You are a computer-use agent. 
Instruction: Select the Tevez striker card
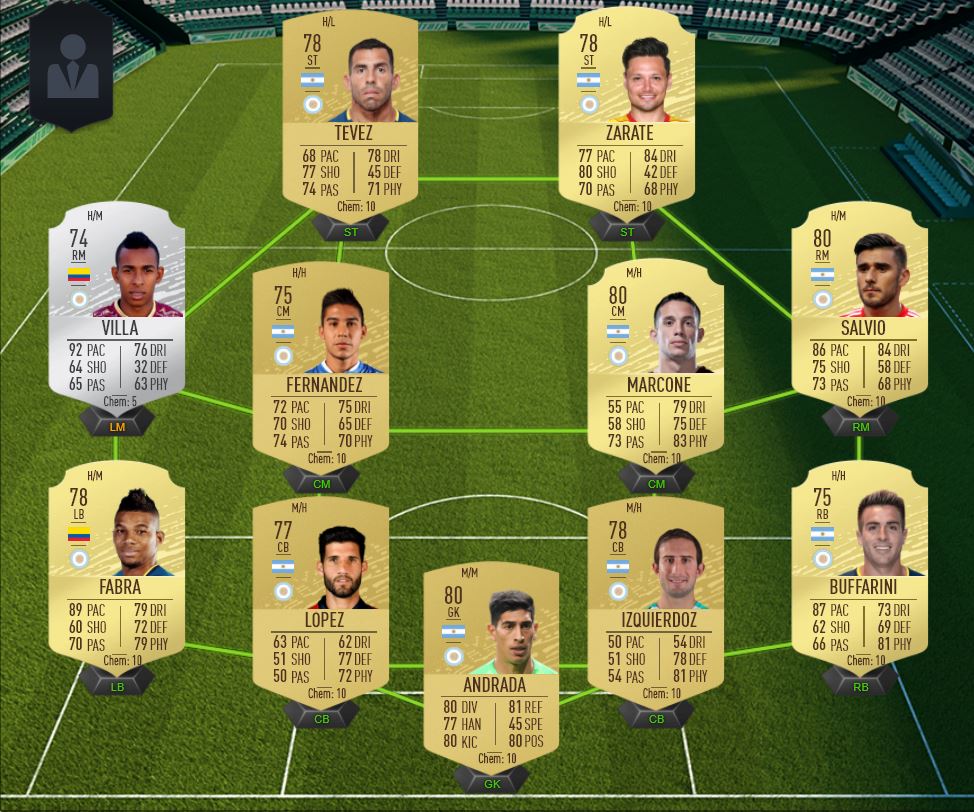click(350, 115)
